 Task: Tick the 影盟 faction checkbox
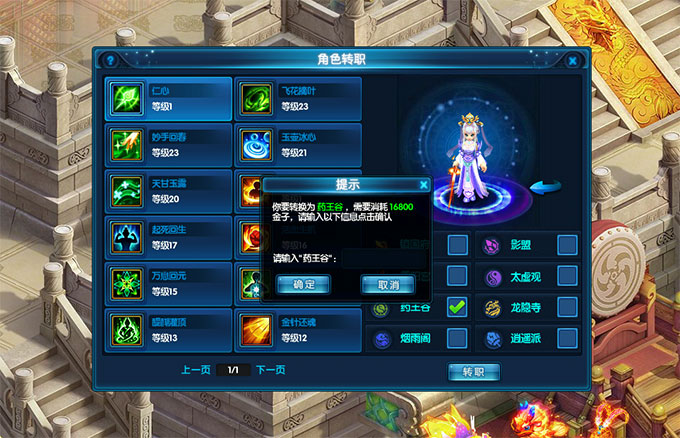pyautogui.click(x=567, y=245)
